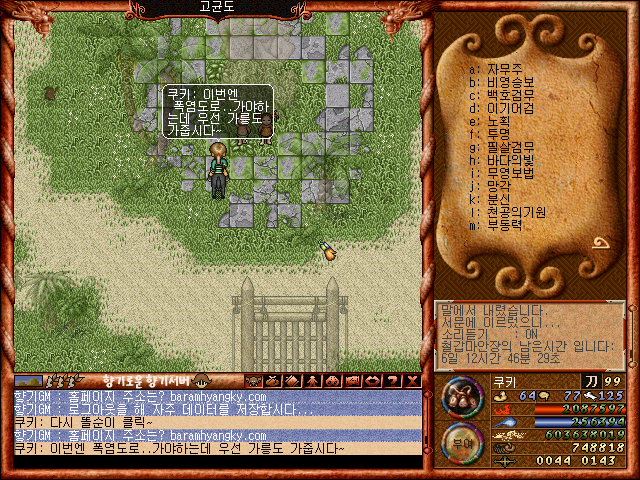Click the X button on the toolbar
This screenshot has width=640, height=480.
(x=412, y=381)
